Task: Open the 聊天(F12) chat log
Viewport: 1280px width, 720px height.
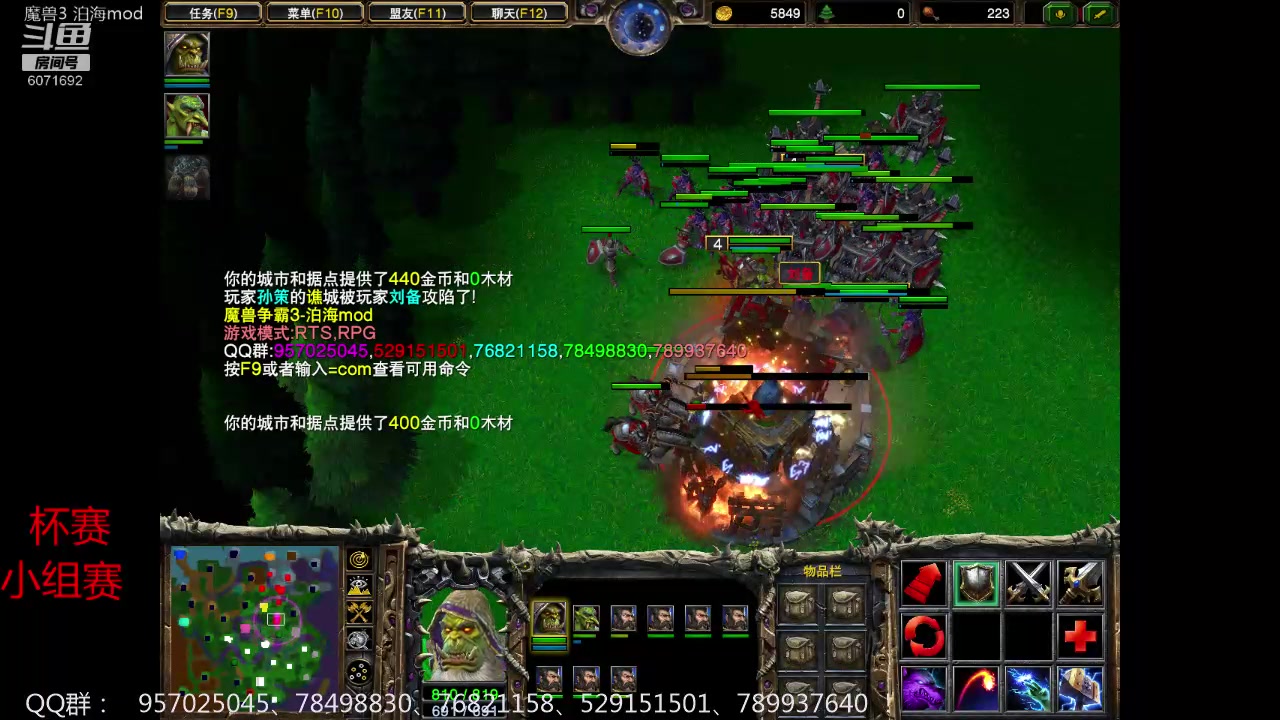Action: pos(519,13)
